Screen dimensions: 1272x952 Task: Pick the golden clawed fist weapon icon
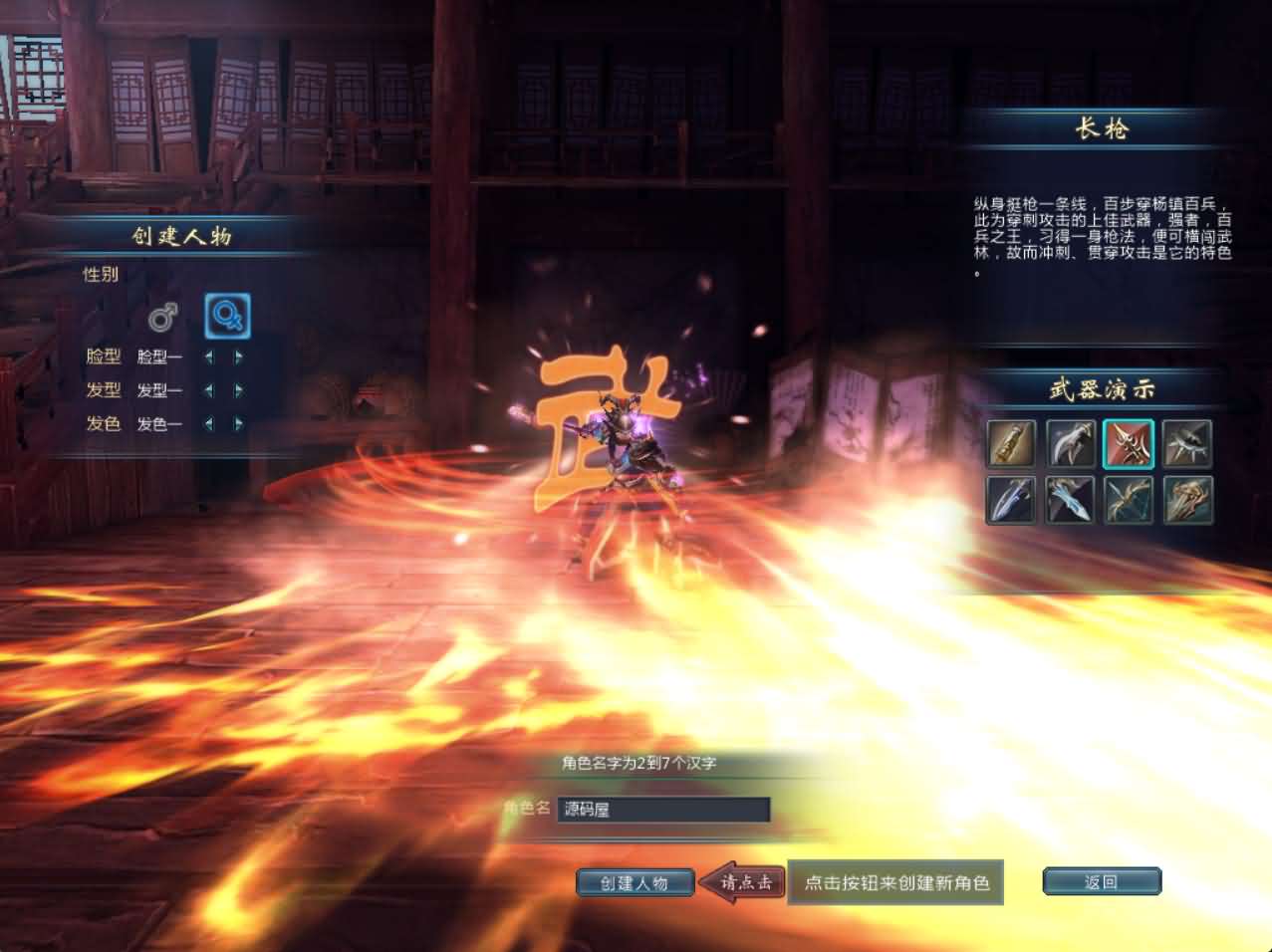(1187, 499)
